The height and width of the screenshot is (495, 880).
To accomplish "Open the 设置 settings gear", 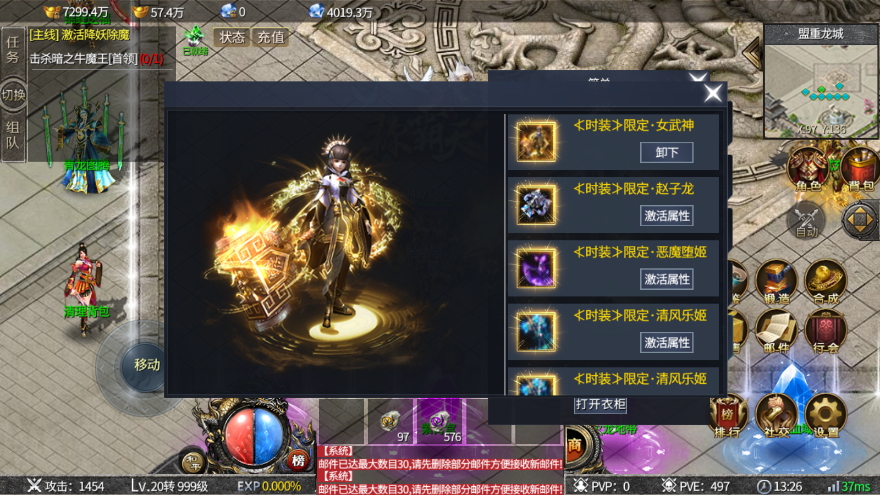I will click(x=826, y=414).
